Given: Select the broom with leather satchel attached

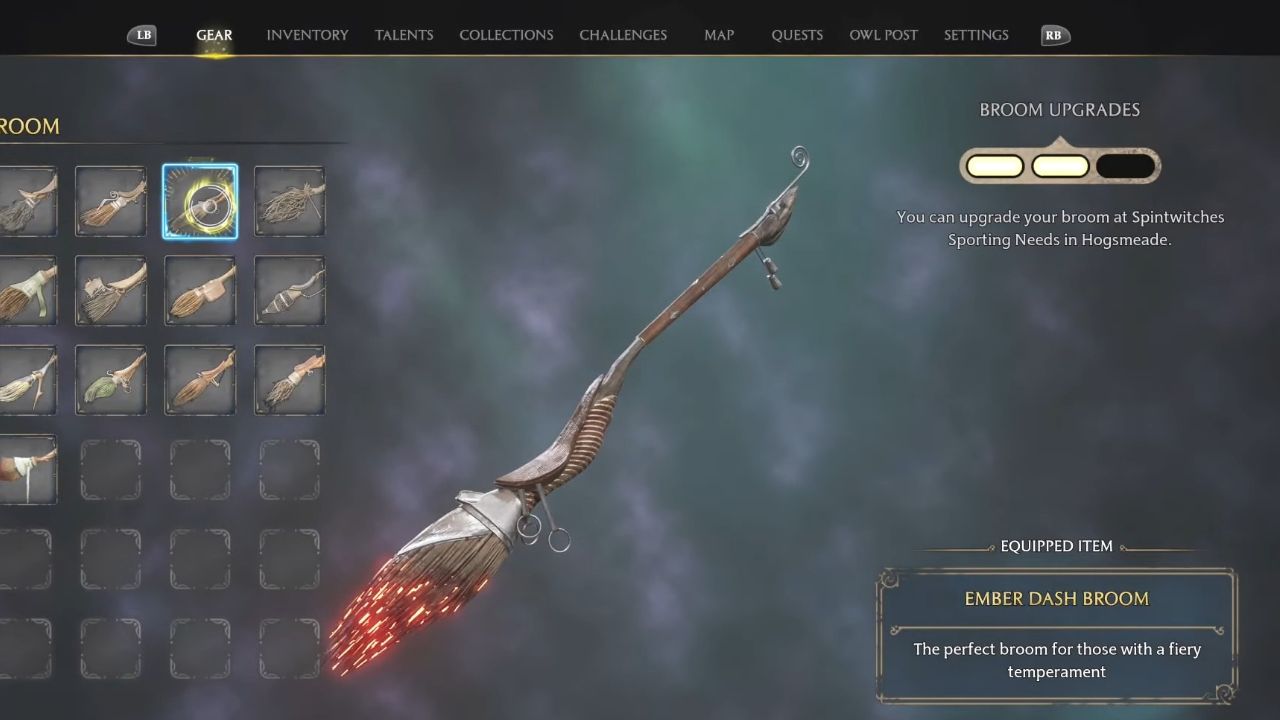Looking at the screenshot, I should tap(200, 291).
